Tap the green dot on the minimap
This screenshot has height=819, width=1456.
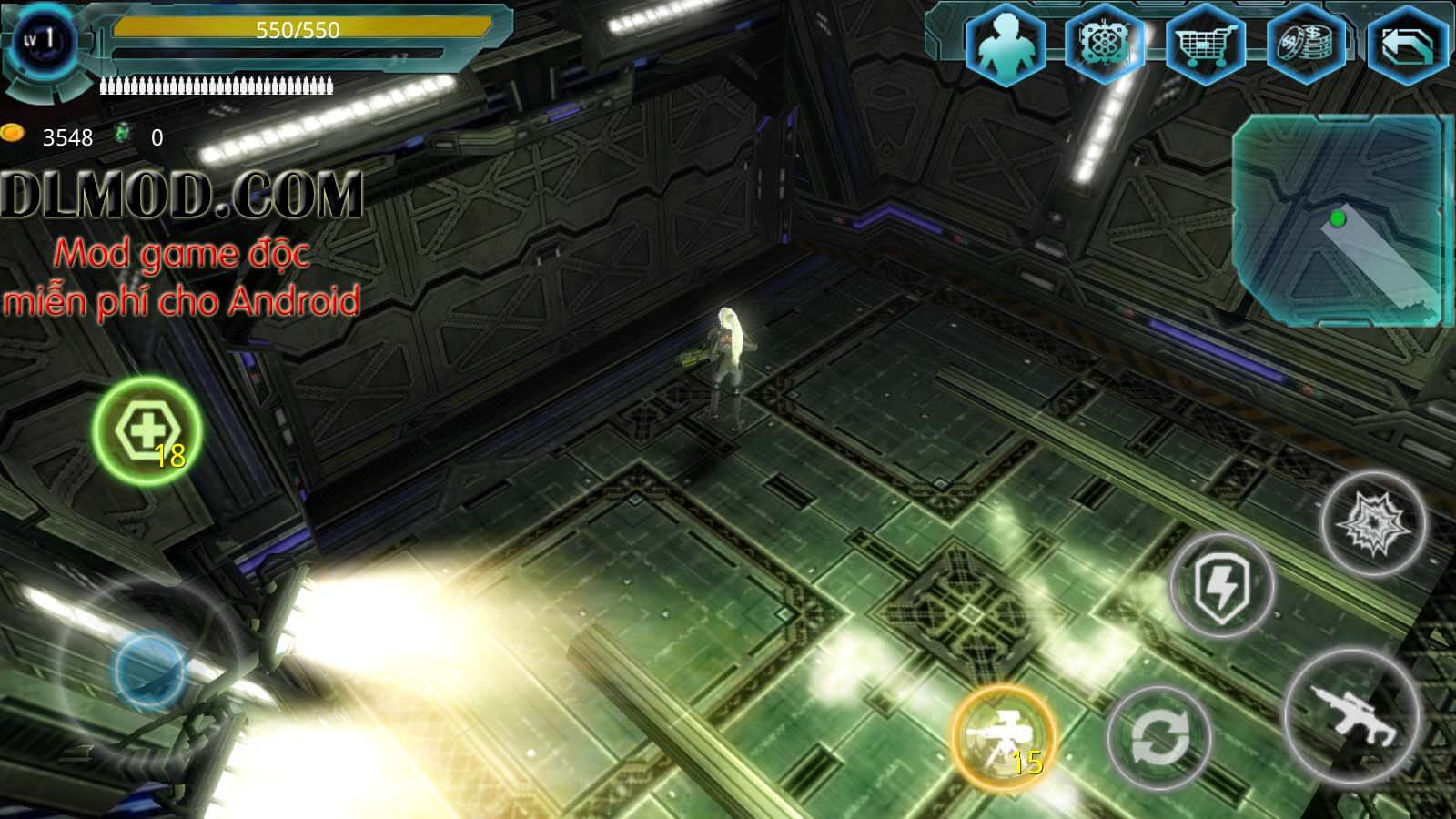pos(1335,218)
